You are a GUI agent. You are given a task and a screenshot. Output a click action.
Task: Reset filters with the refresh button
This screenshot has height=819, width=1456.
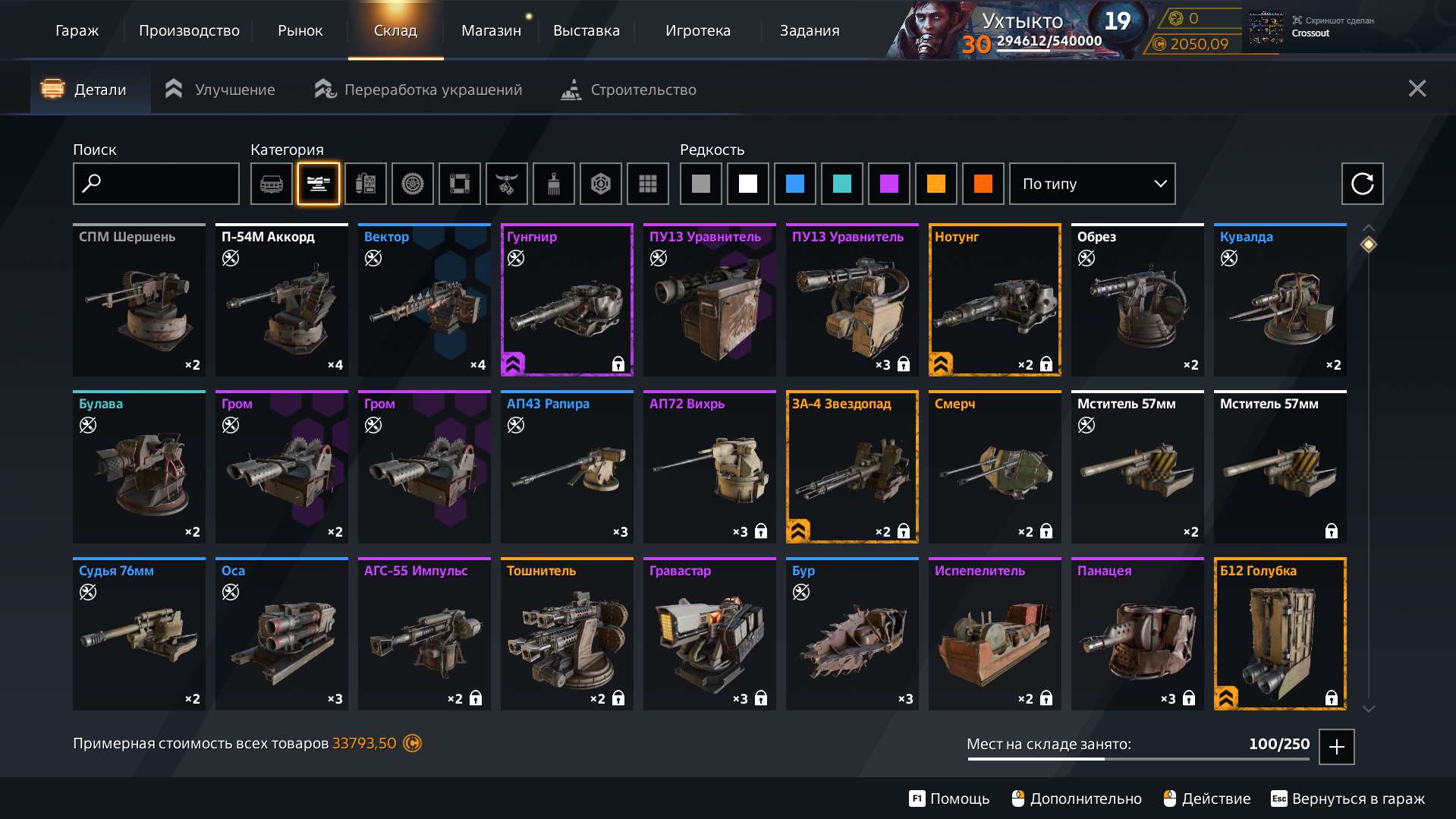[1362, 184]
